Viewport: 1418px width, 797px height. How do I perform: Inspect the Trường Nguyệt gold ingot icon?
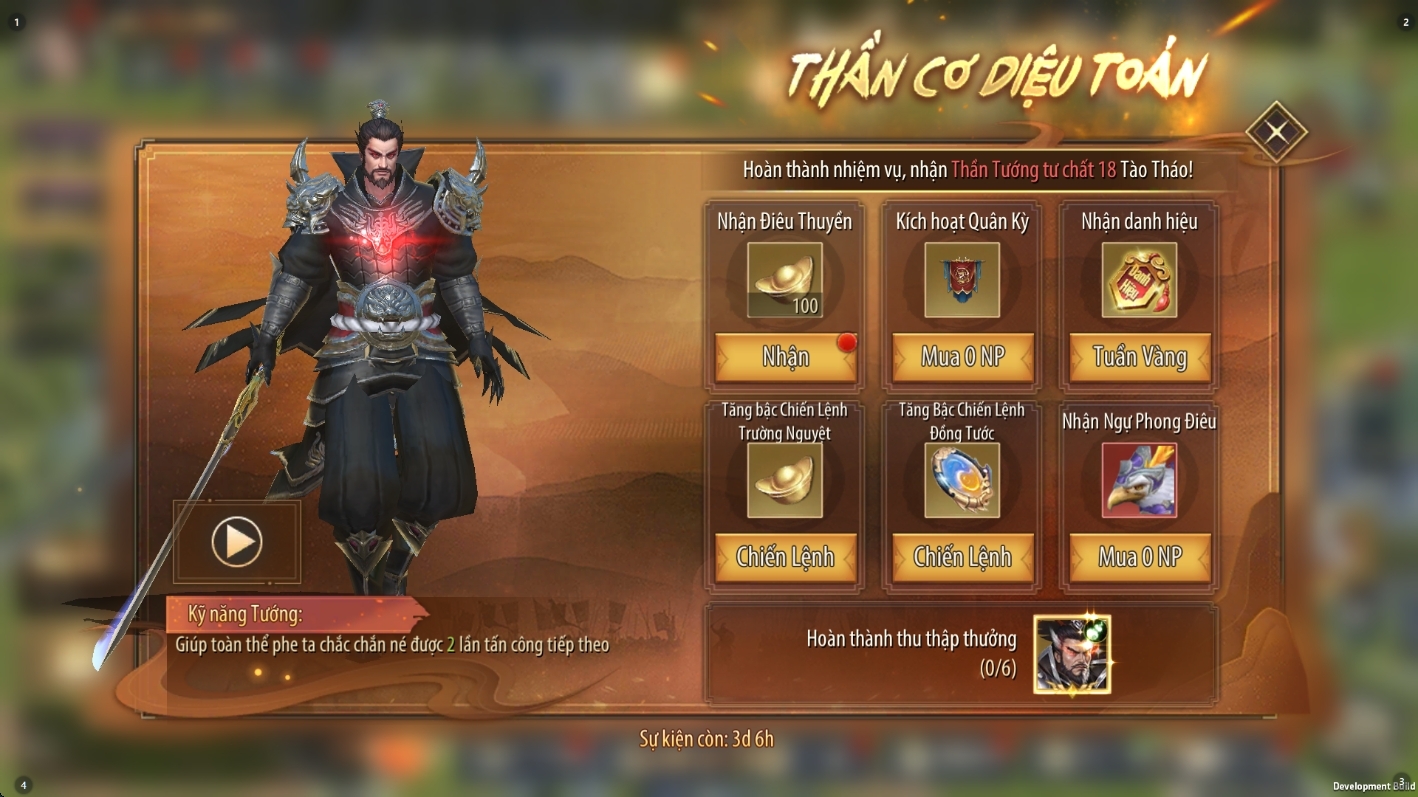785,480
